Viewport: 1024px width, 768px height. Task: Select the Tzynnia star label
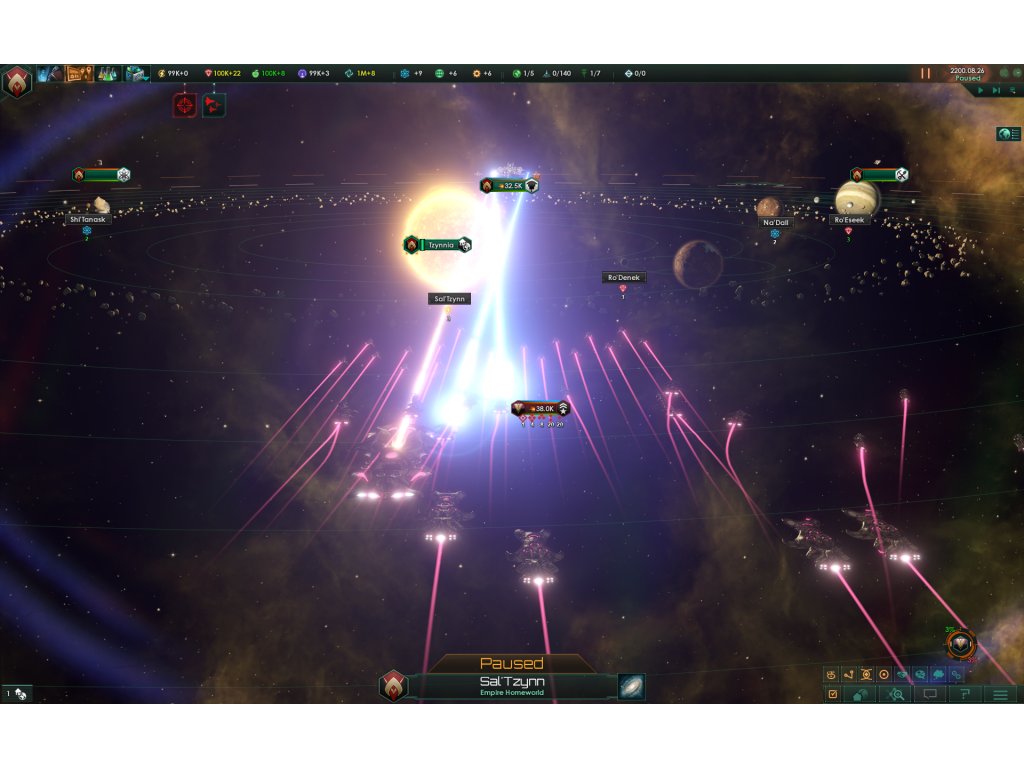tap(438, 244)
